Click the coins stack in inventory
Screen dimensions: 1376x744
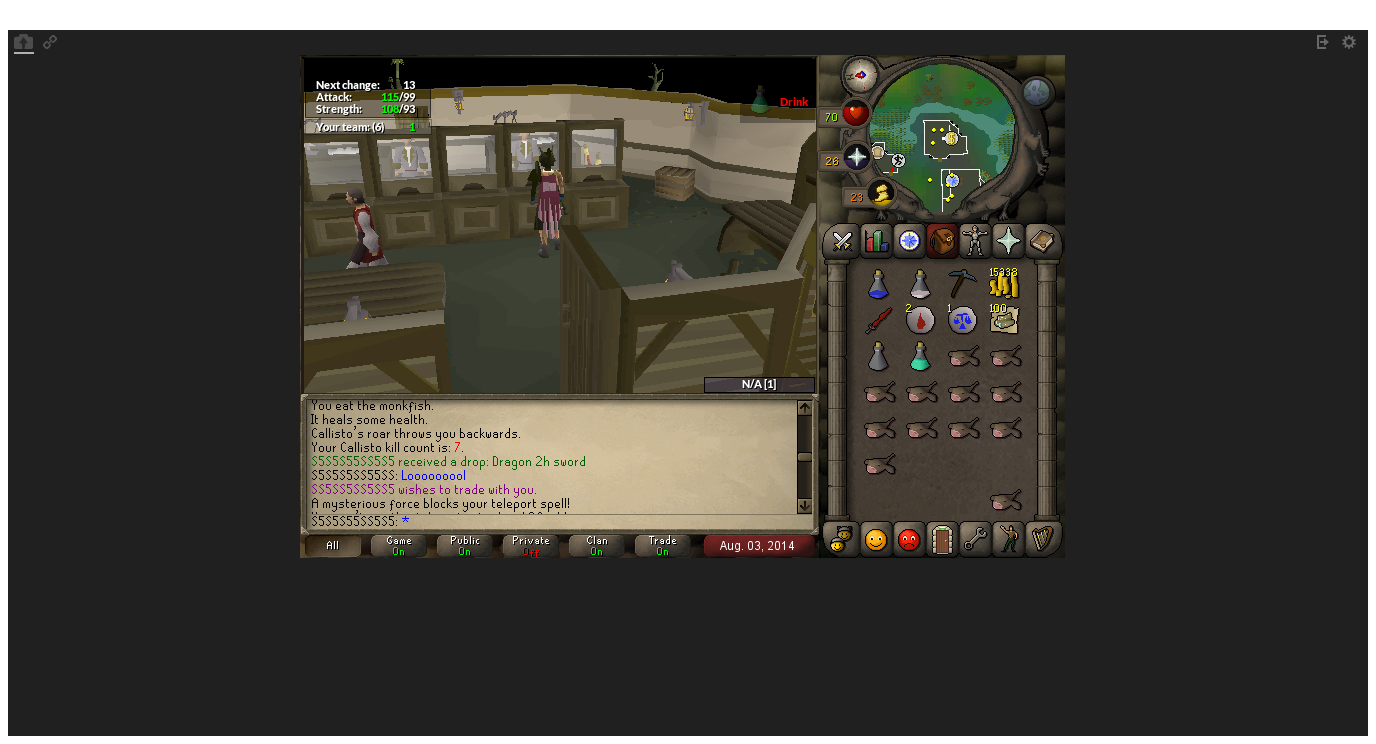click(x=1003, y=284)
